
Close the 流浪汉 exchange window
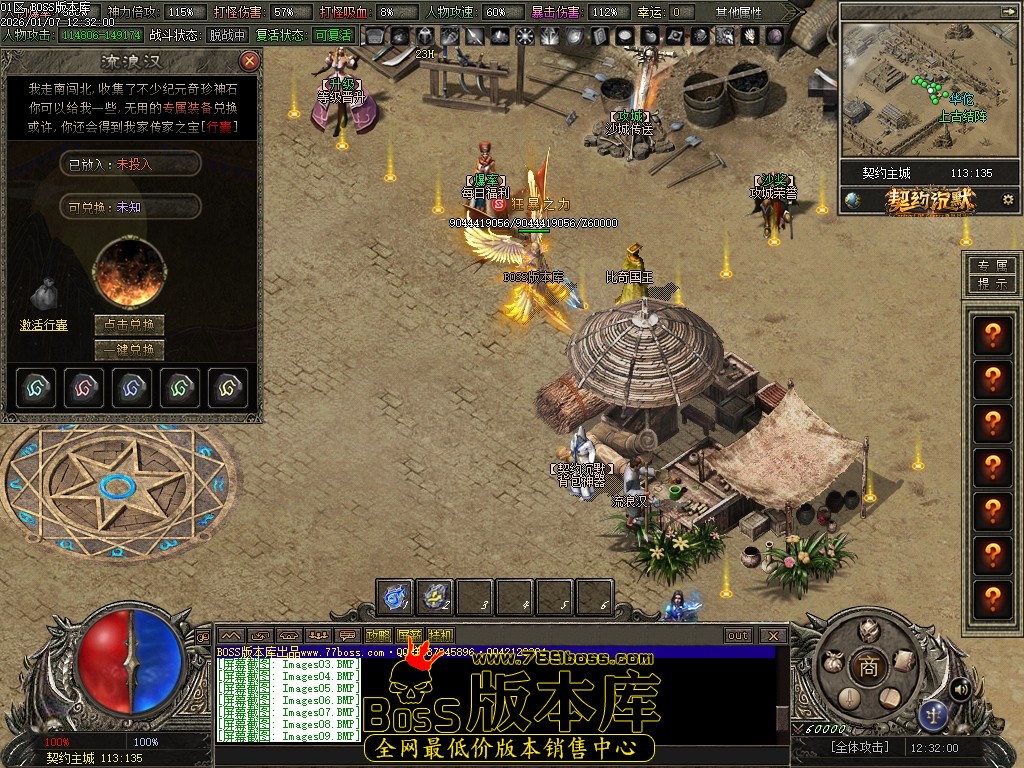coord(250,61)
